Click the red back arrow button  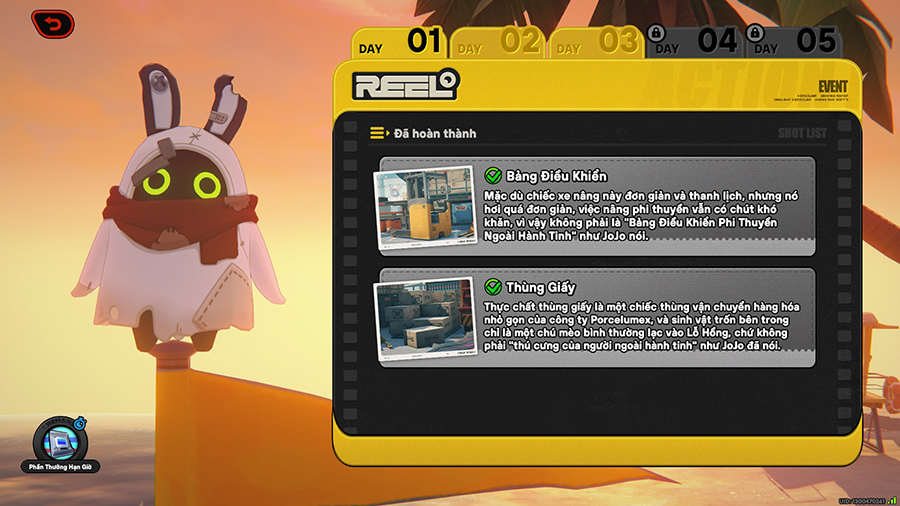[51, 23]
